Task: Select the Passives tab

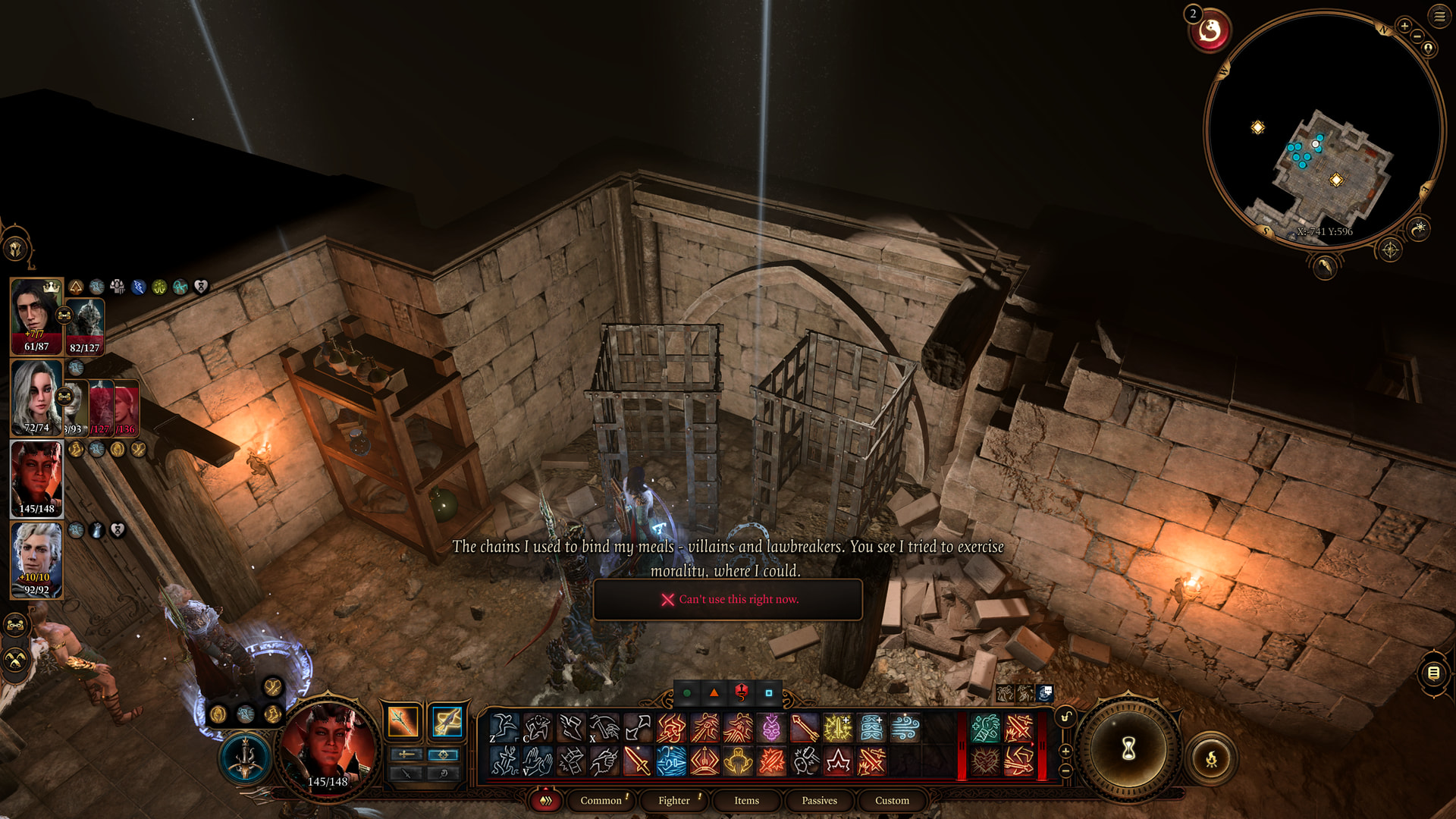Action: coord(819,800)
